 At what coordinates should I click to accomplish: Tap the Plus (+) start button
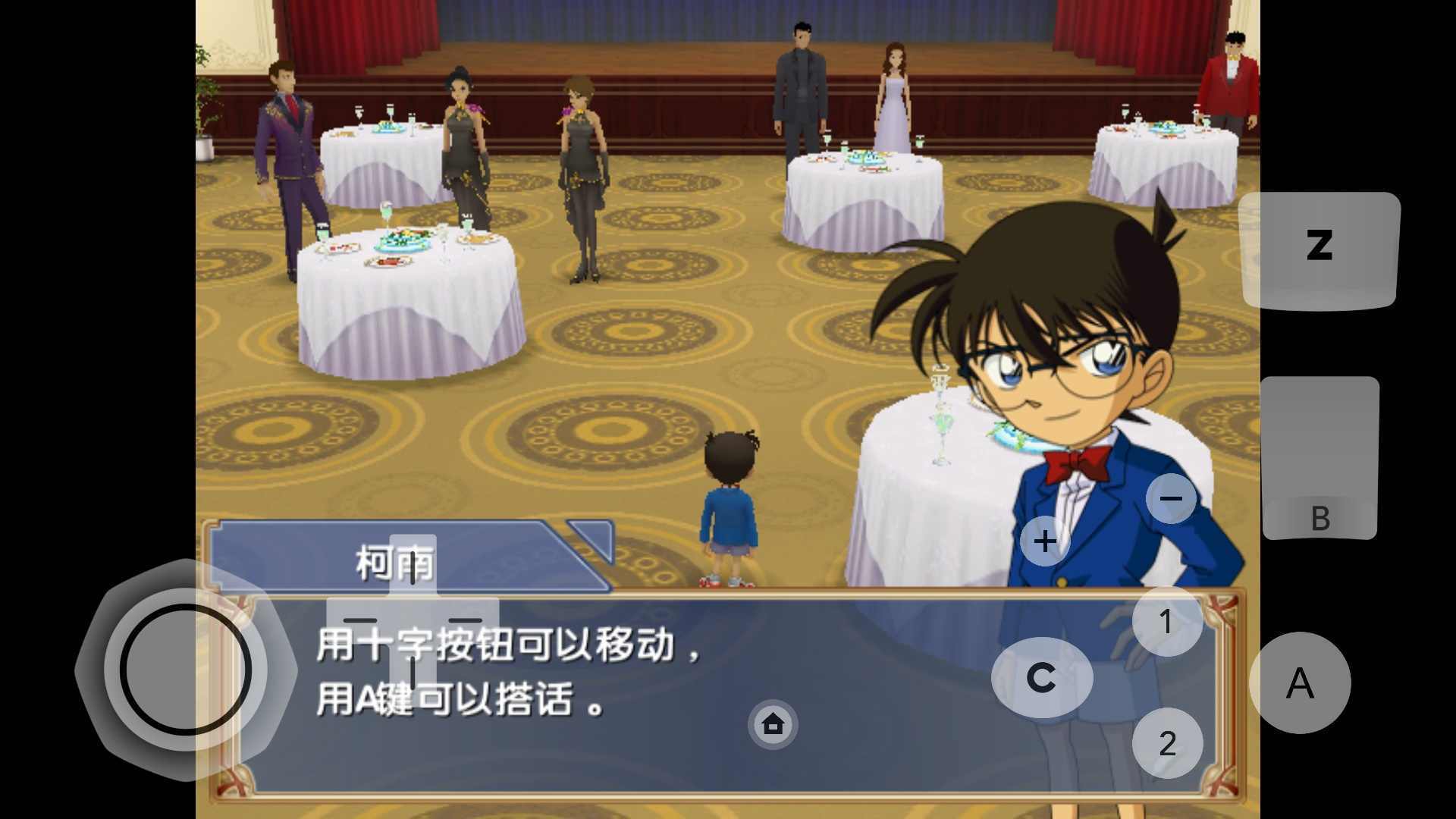pyautogui.click(x=1045, y=541)
